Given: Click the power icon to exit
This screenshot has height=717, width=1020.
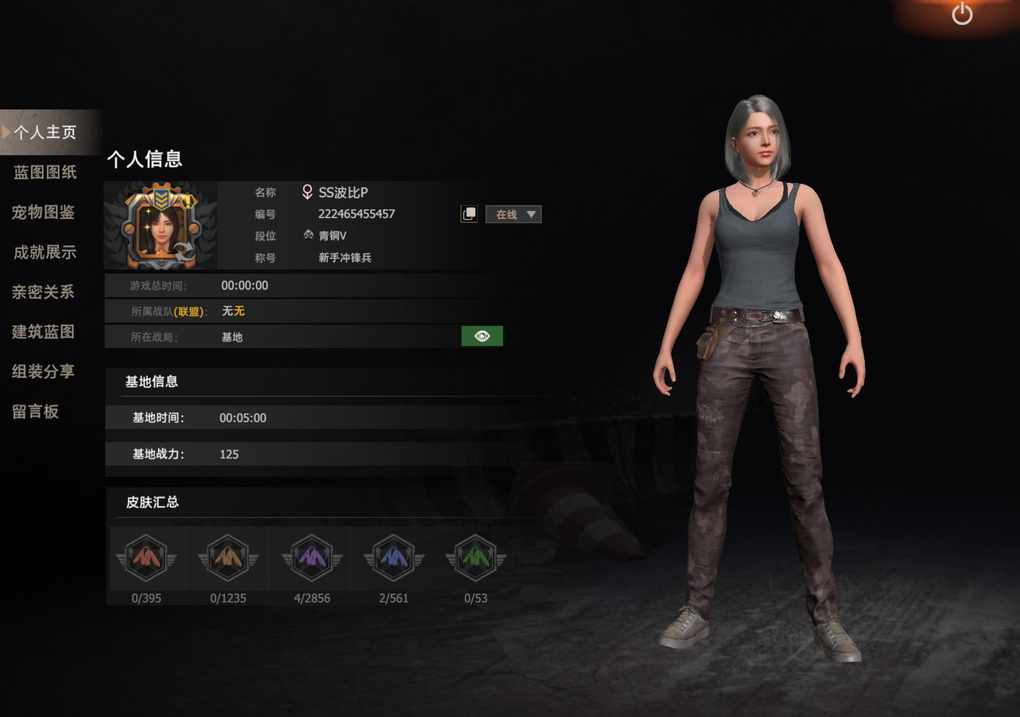Looking at the screenshot, I should click(962, 14).
